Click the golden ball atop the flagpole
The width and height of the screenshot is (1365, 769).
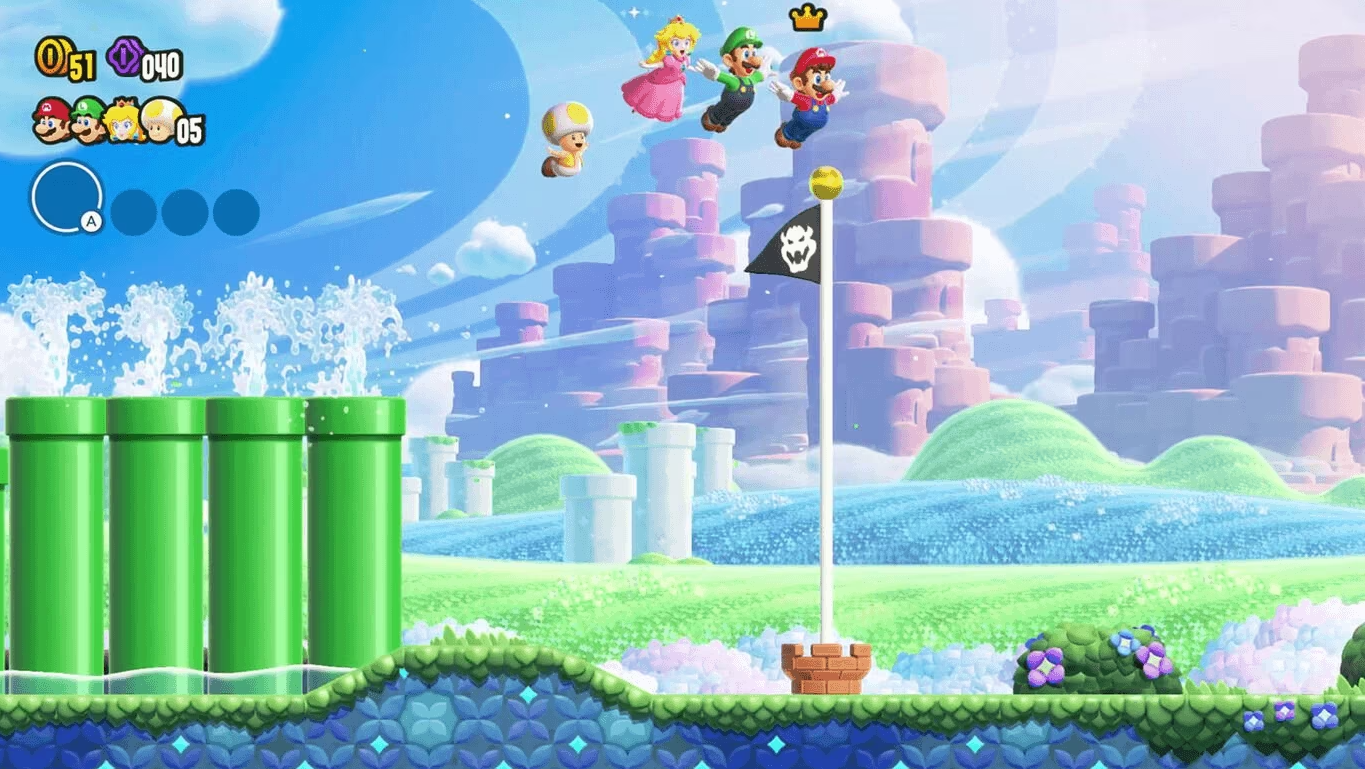click(x=824, y=182)
